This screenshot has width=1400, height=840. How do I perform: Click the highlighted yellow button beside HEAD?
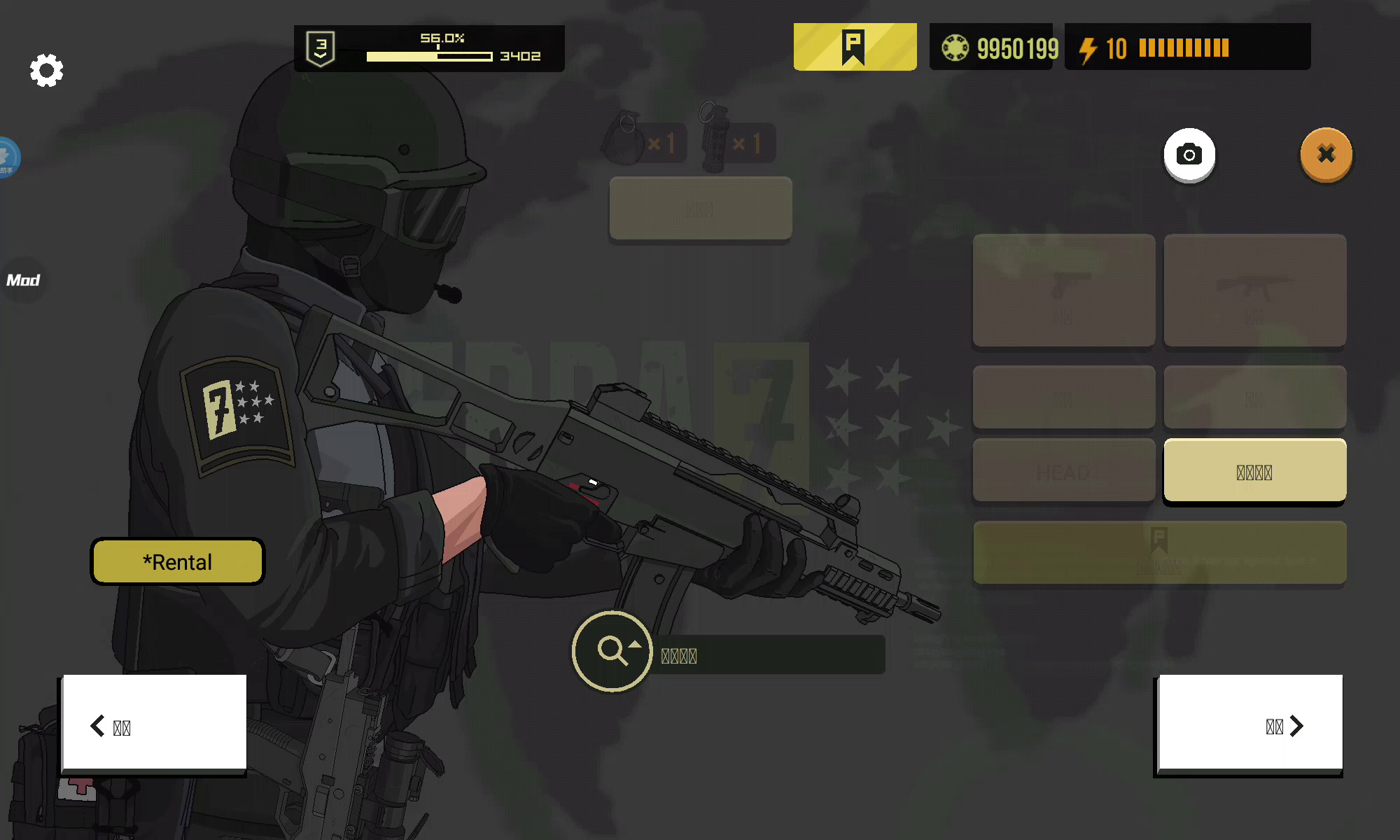[1254, 471]
